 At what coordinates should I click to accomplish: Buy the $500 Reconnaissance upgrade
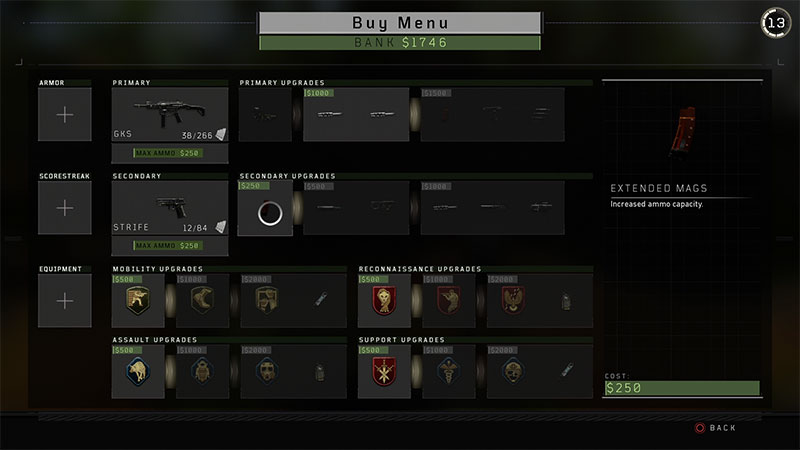click(384, 301)
